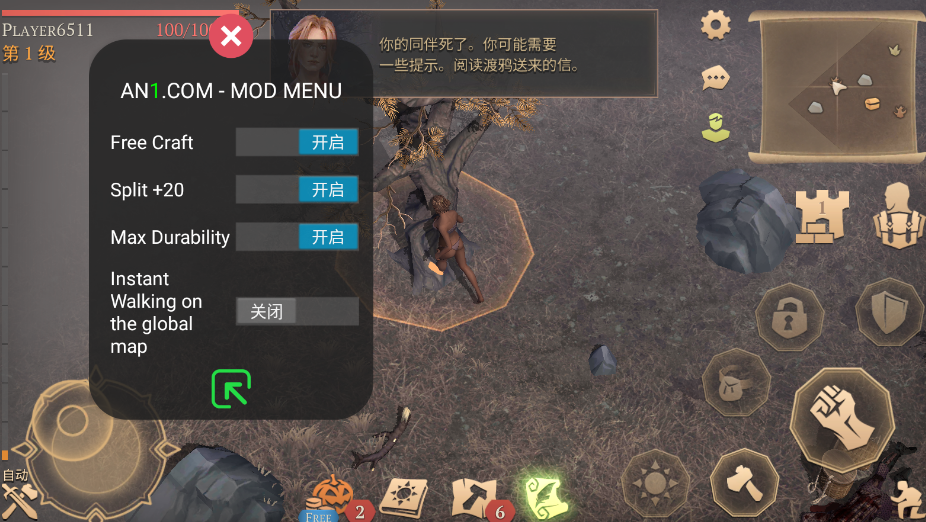The image size is (926, 522).
Task: Open the parchment minimap
Action: click(838, 87)
